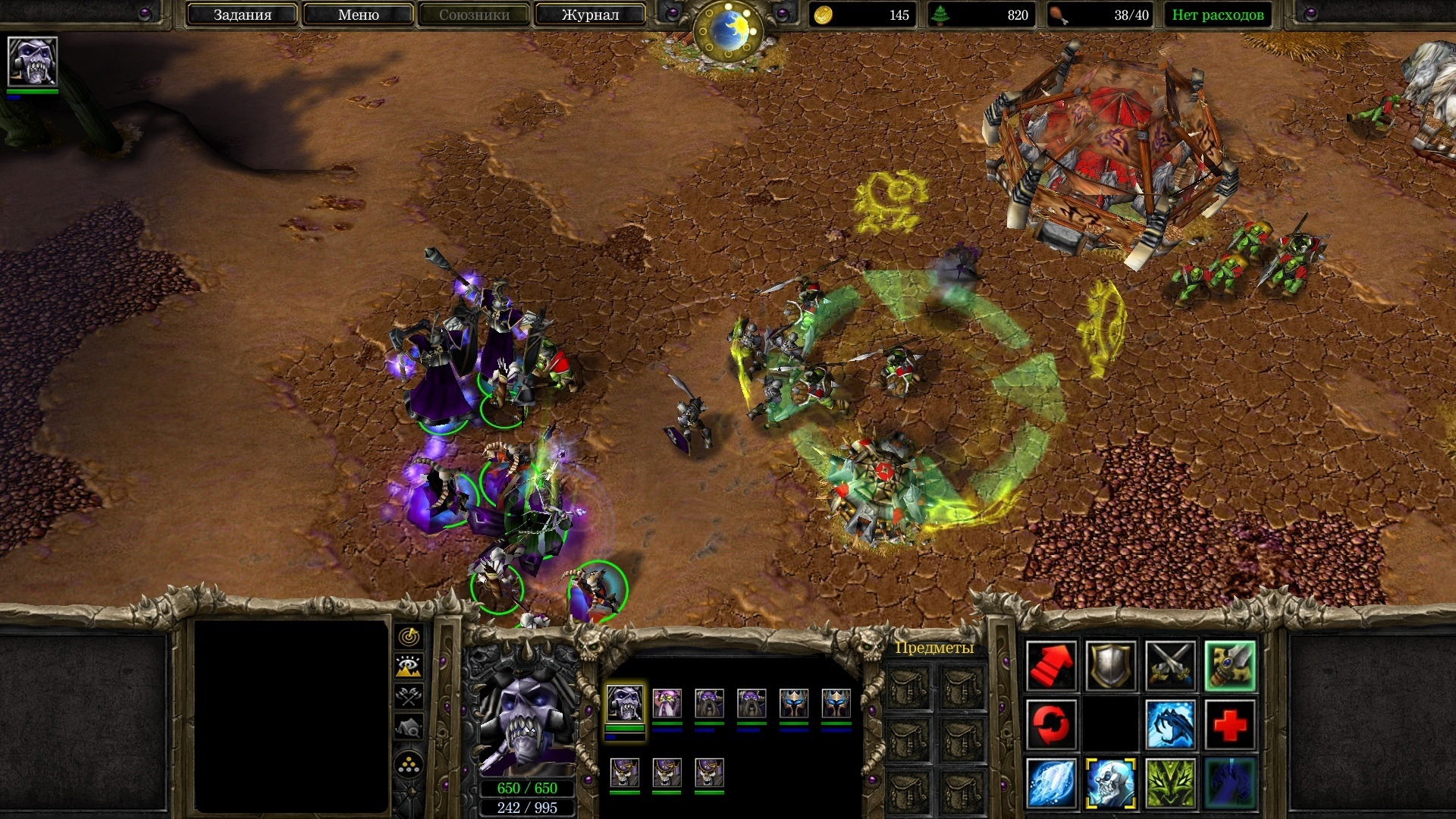Issue the silver shield Stop command
The image size is (1456, 819).
1110,666
